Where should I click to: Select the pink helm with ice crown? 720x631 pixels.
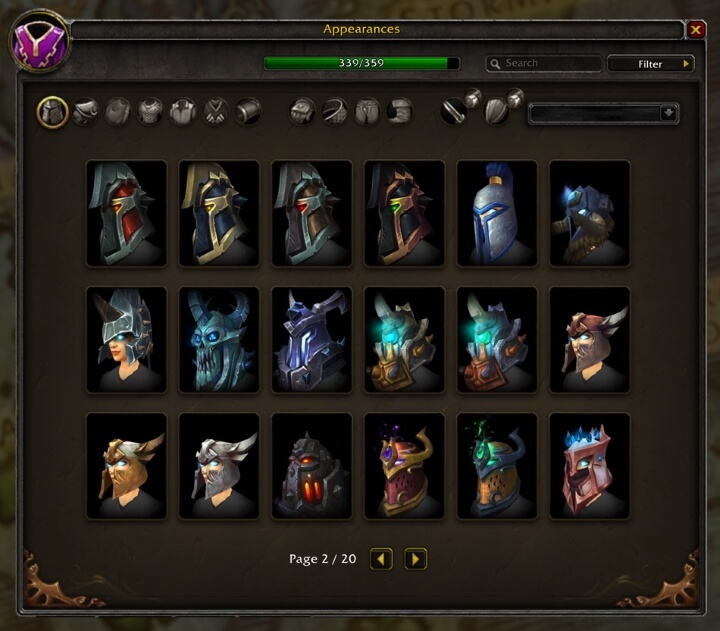[590, 466]
